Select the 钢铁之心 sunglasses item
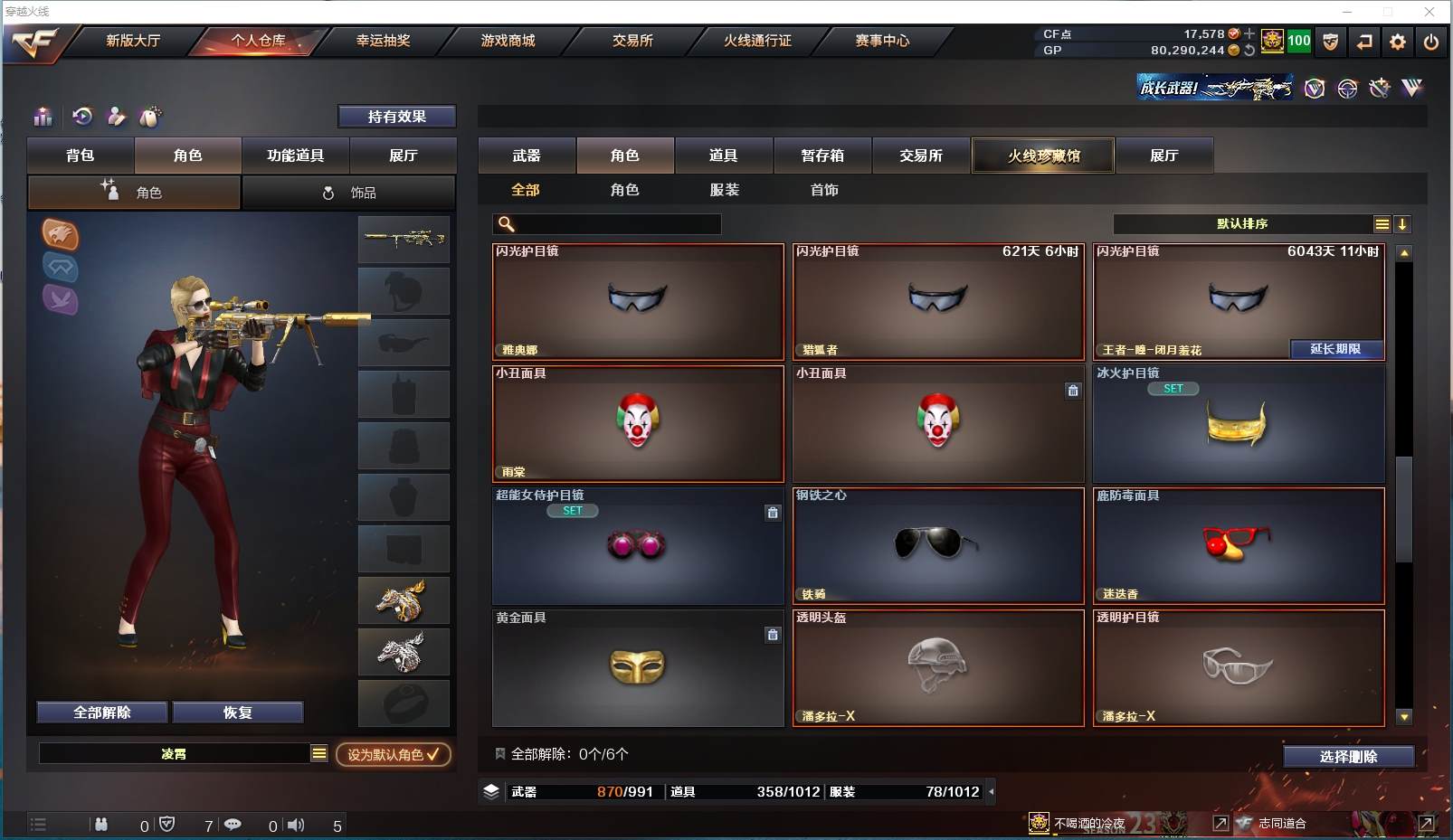This screenshot has height=840, width=1453. click(938, 546)
